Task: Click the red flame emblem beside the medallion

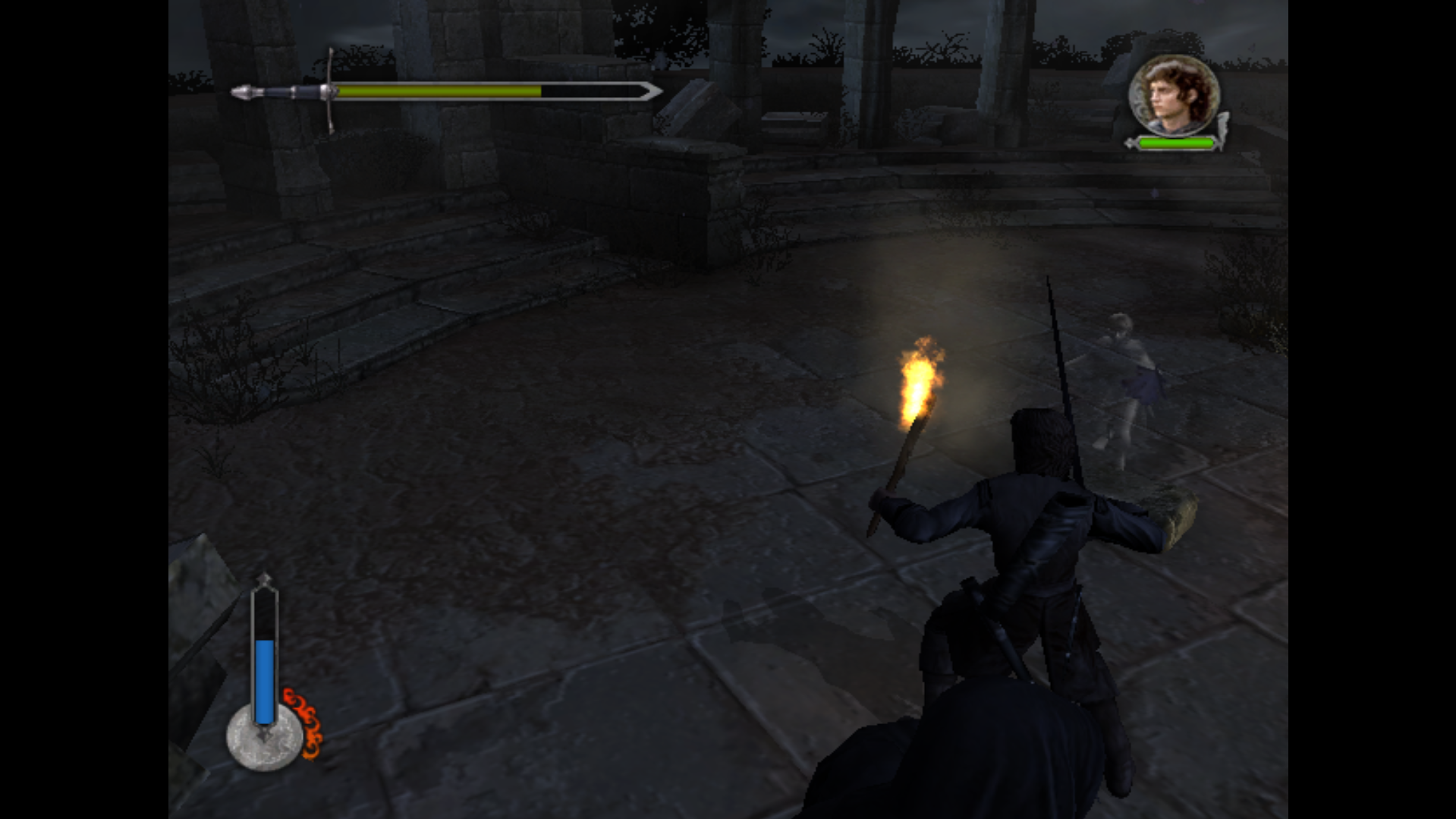Action: (x=306, y=723)
